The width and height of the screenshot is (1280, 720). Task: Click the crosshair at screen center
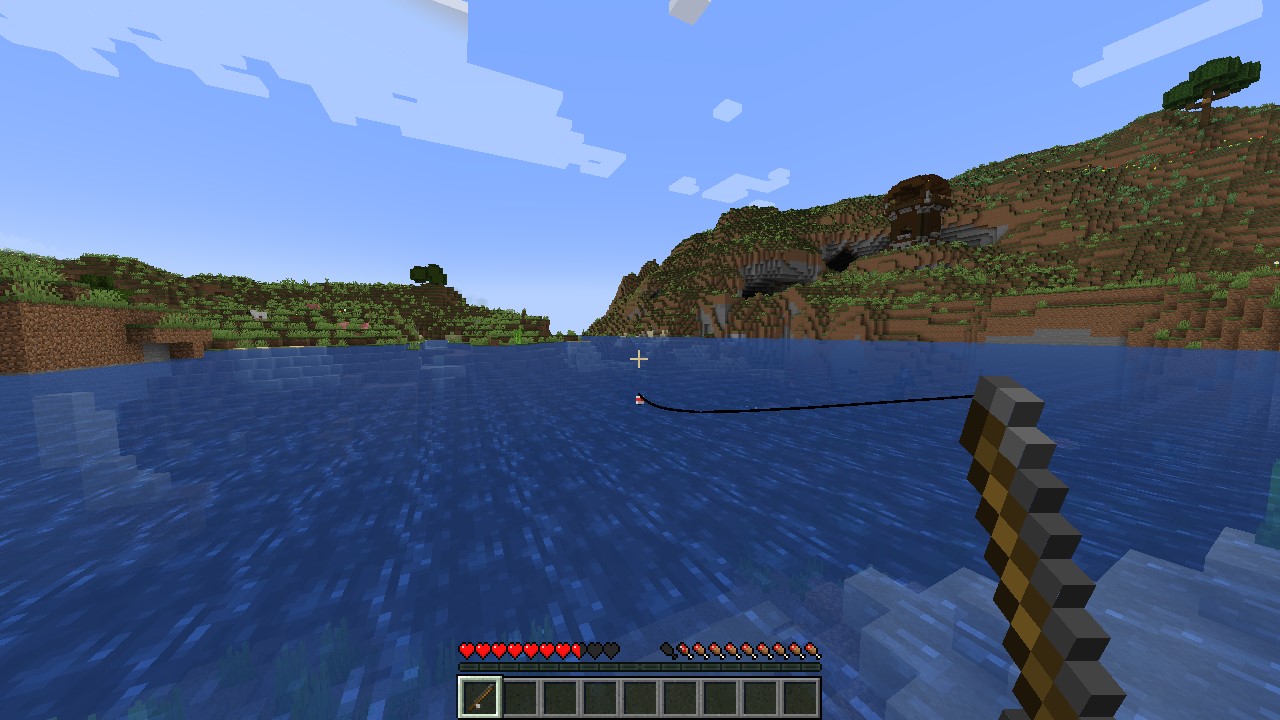pos(639,359)
